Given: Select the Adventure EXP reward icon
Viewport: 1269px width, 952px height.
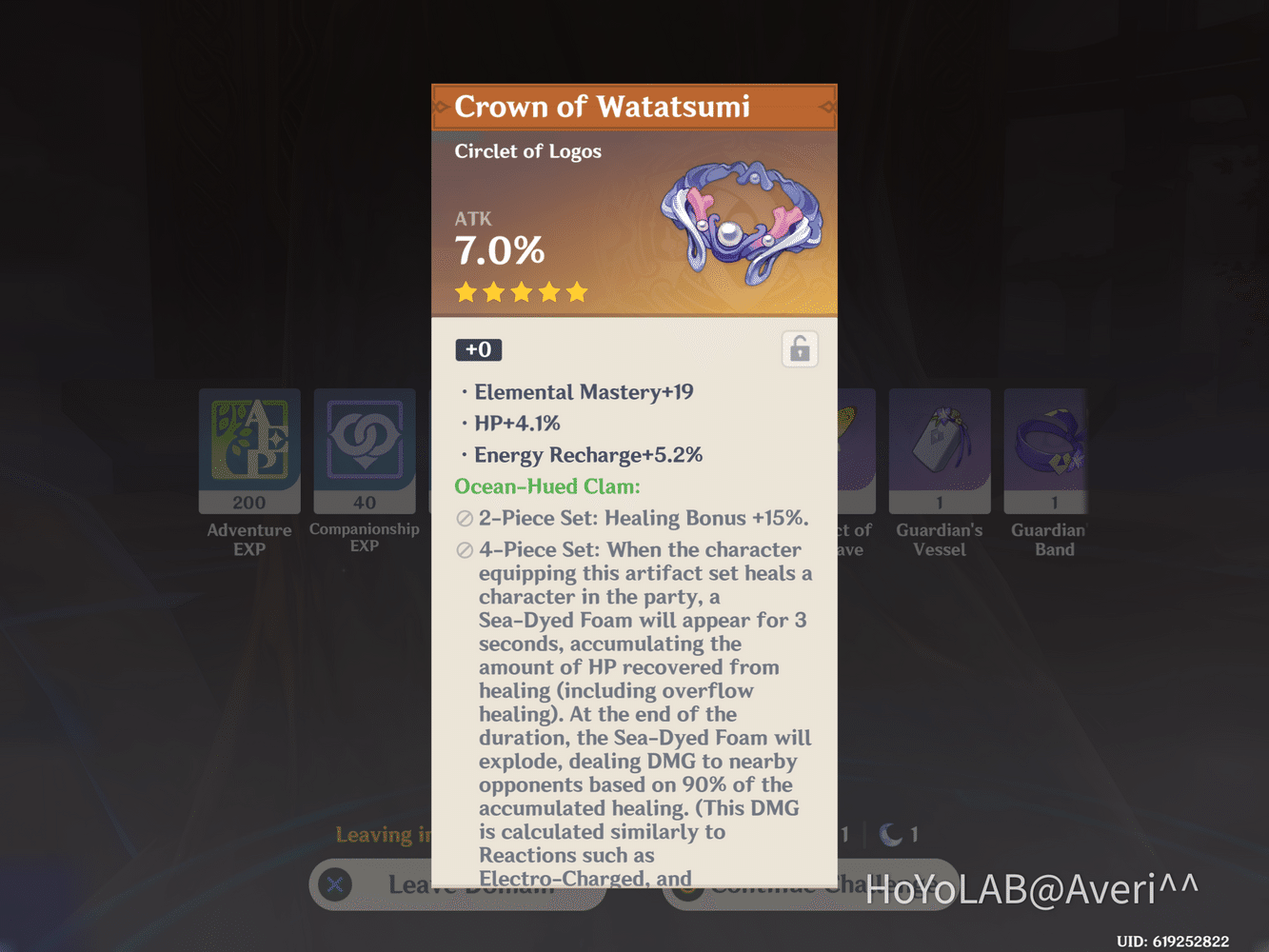Looking at the screenshot, I should [249, 449].
